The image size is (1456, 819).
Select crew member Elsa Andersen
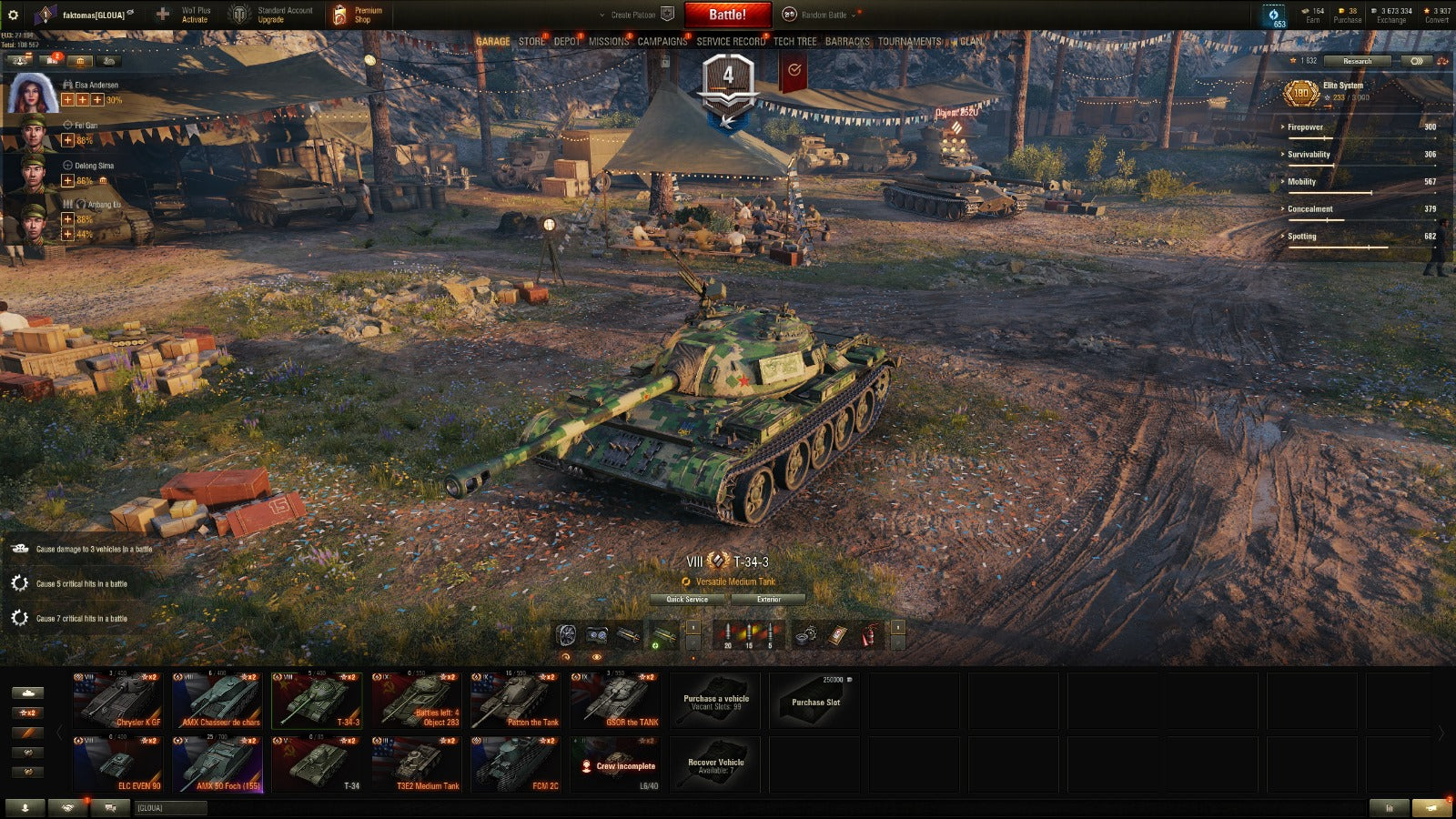pos(34,93)
